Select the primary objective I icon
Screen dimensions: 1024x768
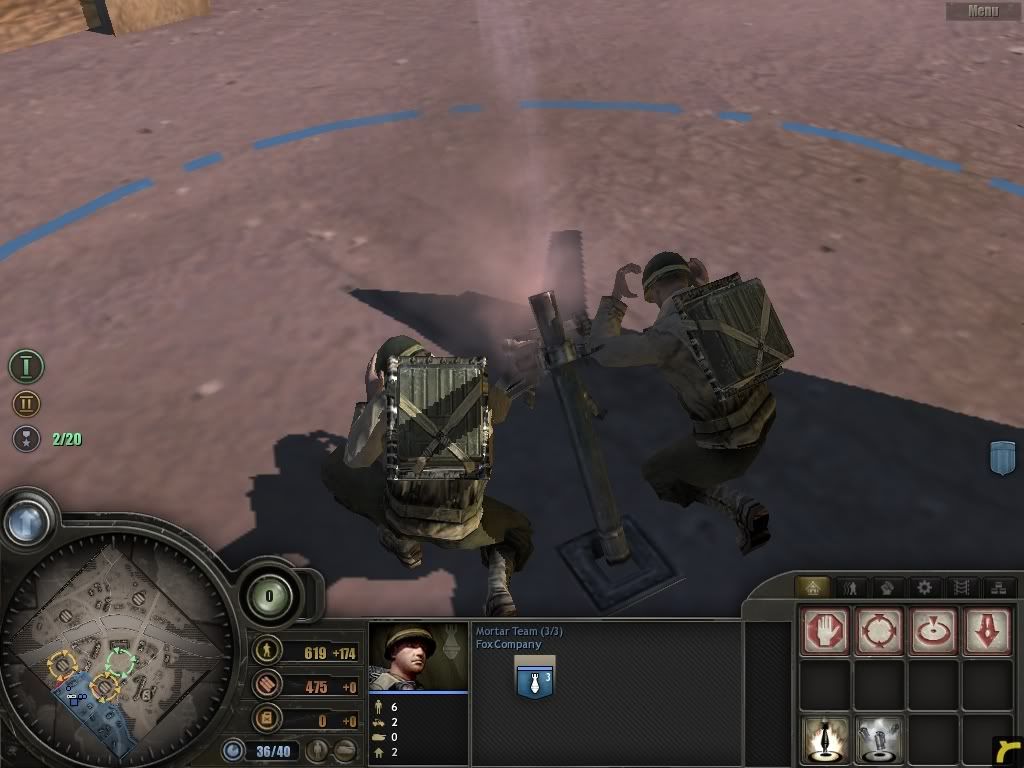point(26,366)
